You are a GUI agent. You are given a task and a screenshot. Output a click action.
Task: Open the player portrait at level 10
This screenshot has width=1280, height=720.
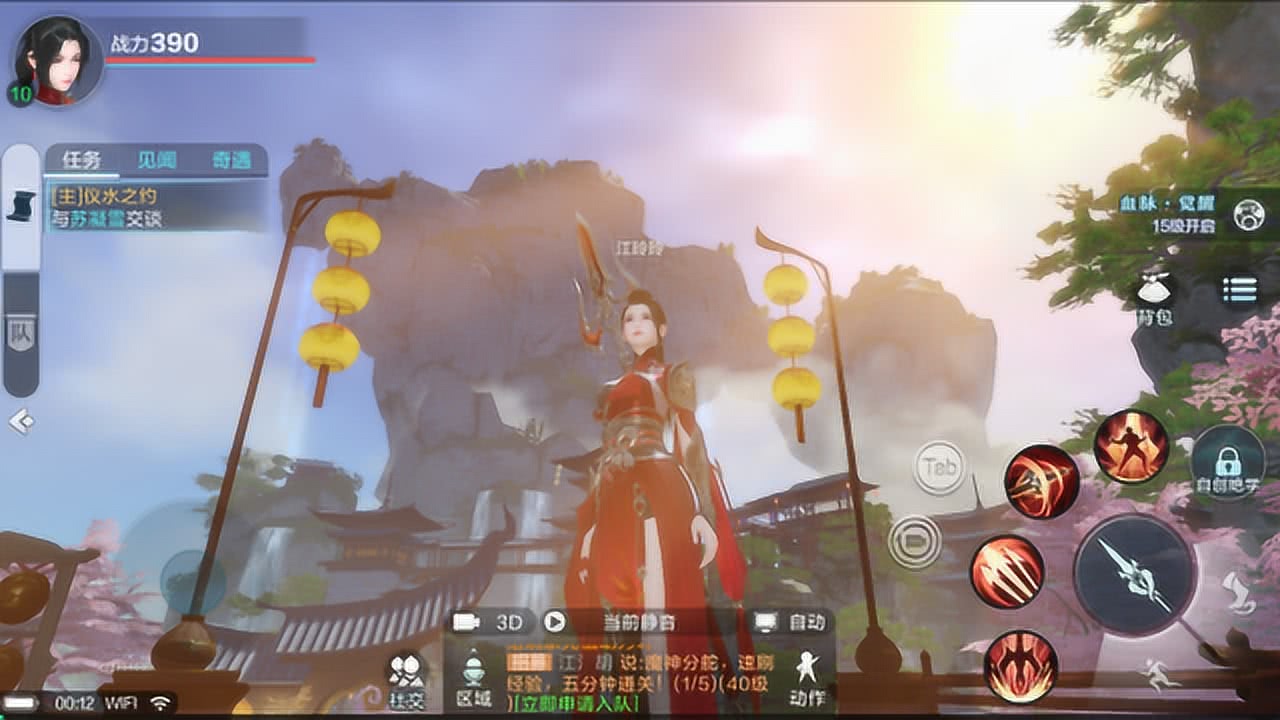click(56, 62)
